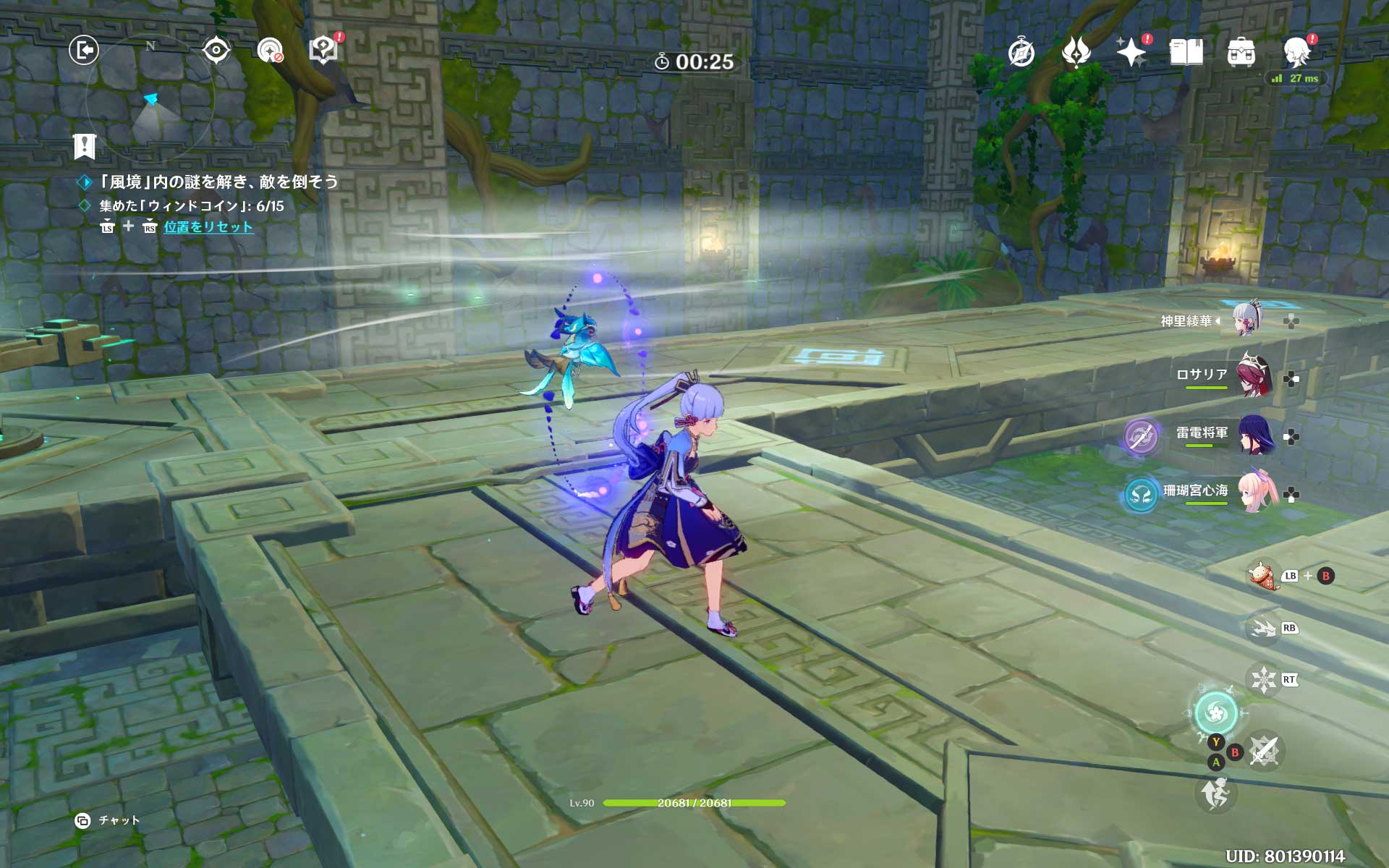Image resolution: width=1389 pixels, height=868 pixels.
Task: Switch to party member 雷電将軍
Action: (1254, 434)
